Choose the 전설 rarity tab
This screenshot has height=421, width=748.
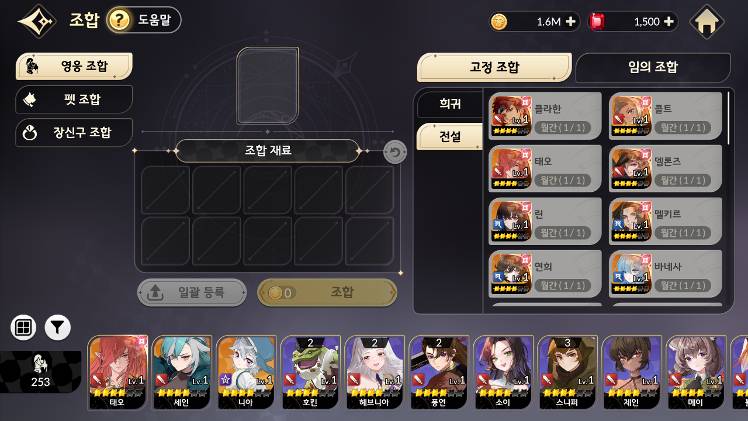[x=450, y=136]
